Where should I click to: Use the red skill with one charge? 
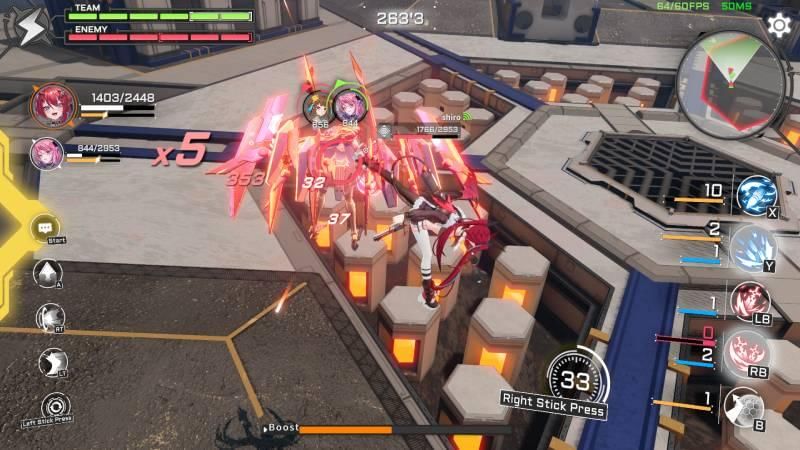(748, 301)
